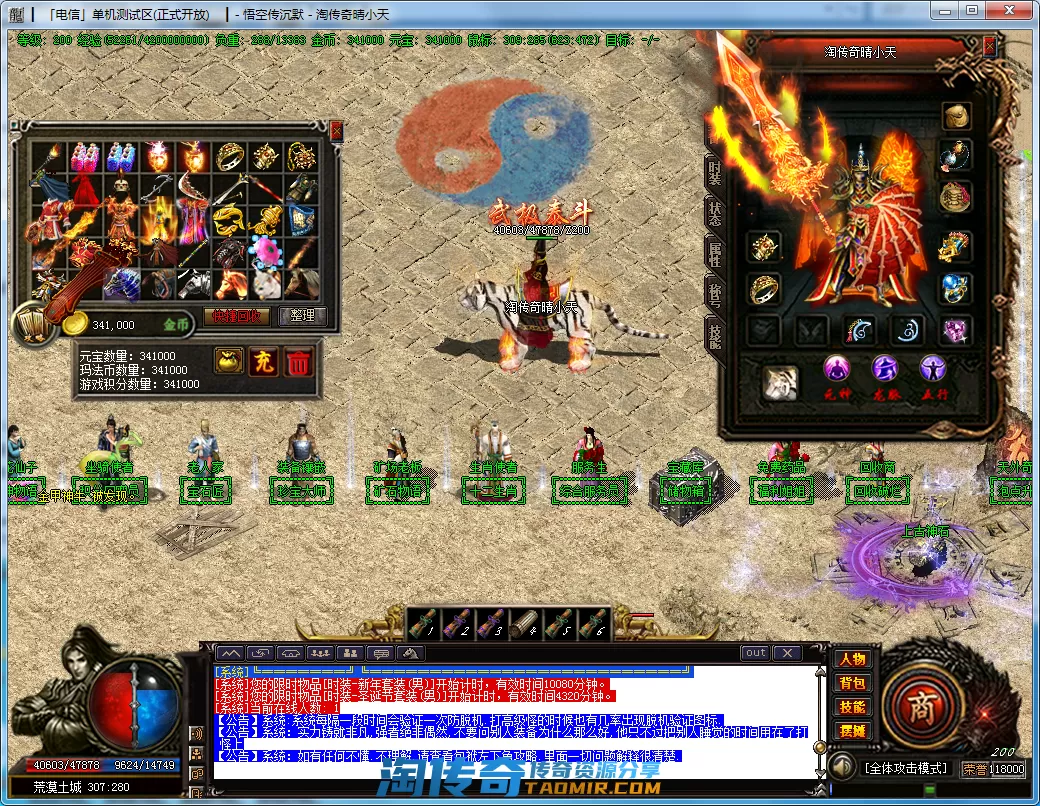Open the 背包 backpack menu button
This screenshot has width=1040, height=806.
852,684
